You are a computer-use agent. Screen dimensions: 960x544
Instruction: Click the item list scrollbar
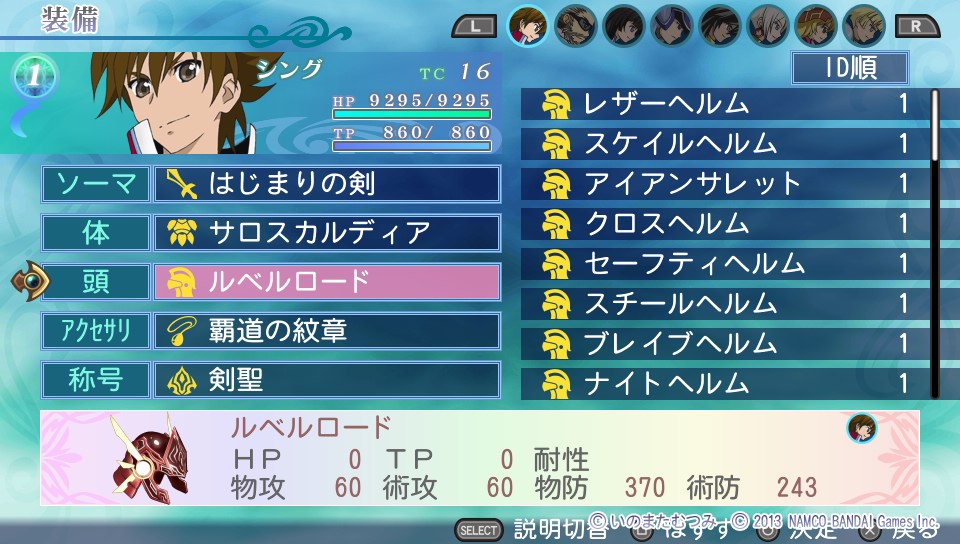(x=935, y=125)
